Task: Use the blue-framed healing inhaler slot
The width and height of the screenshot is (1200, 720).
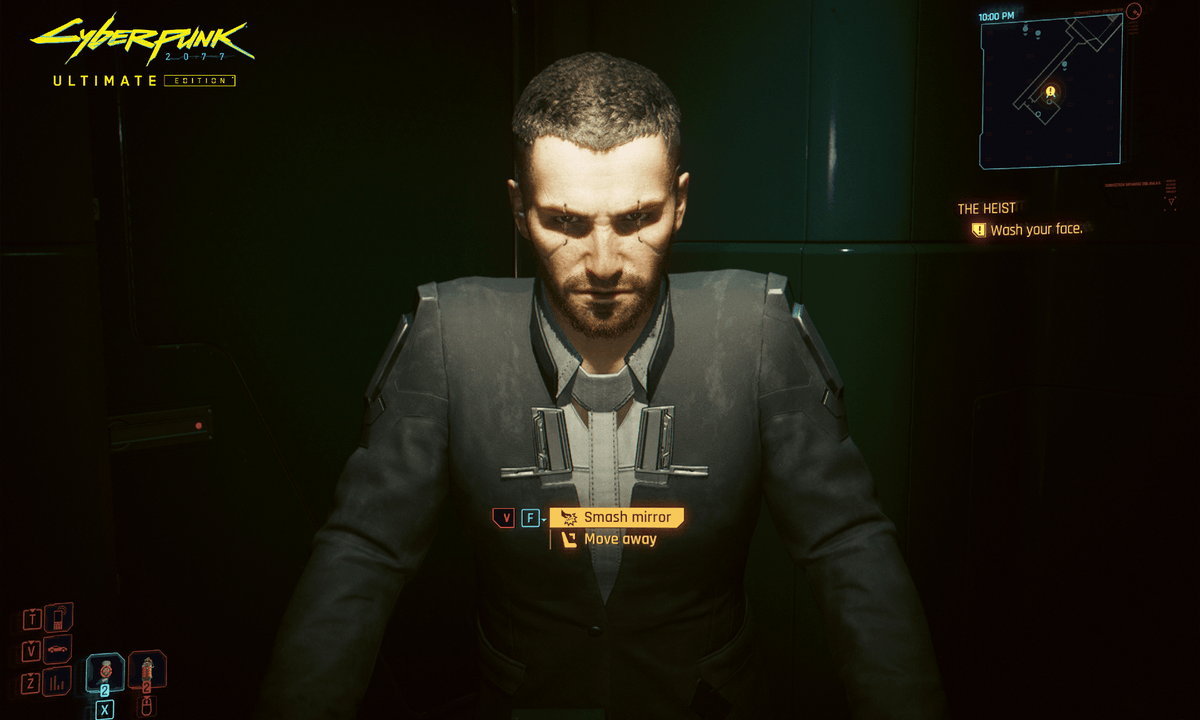Action: pos(105,673)
